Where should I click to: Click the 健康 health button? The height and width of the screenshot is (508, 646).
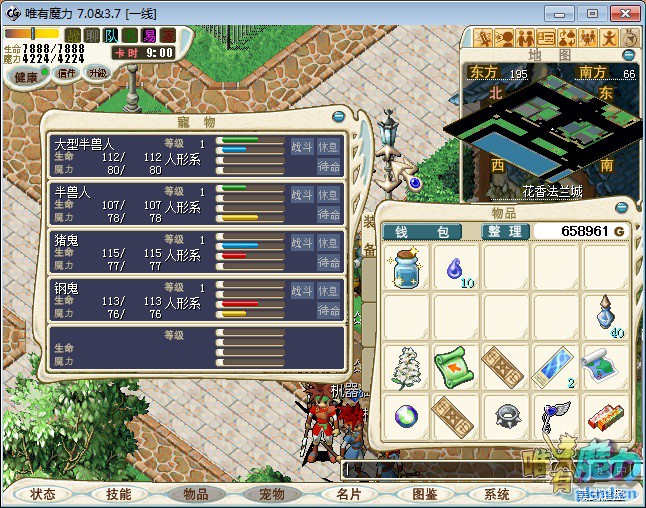click(26, 77)
